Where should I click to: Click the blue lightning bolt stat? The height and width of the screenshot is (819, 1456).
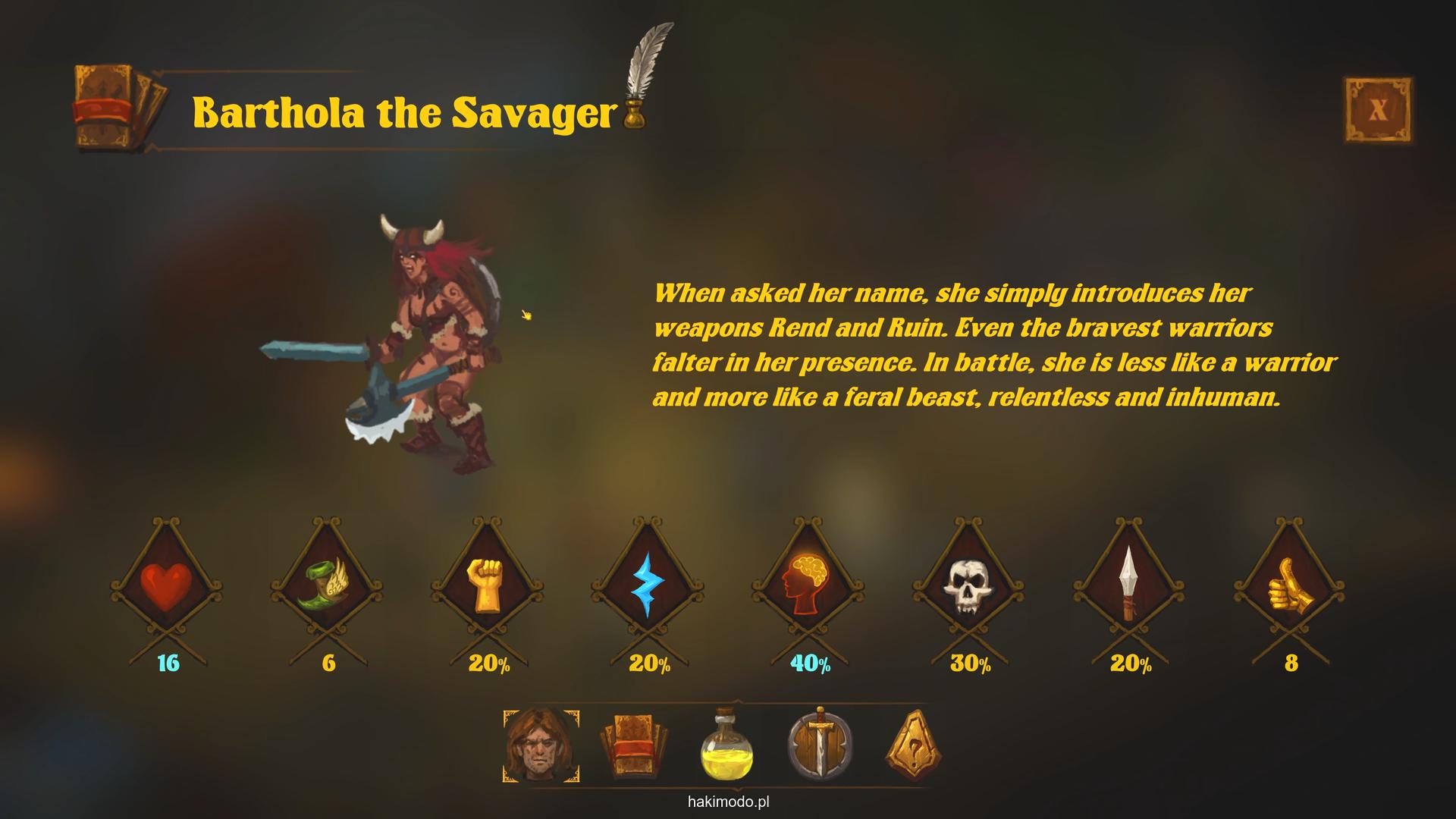tap(648, 585)
